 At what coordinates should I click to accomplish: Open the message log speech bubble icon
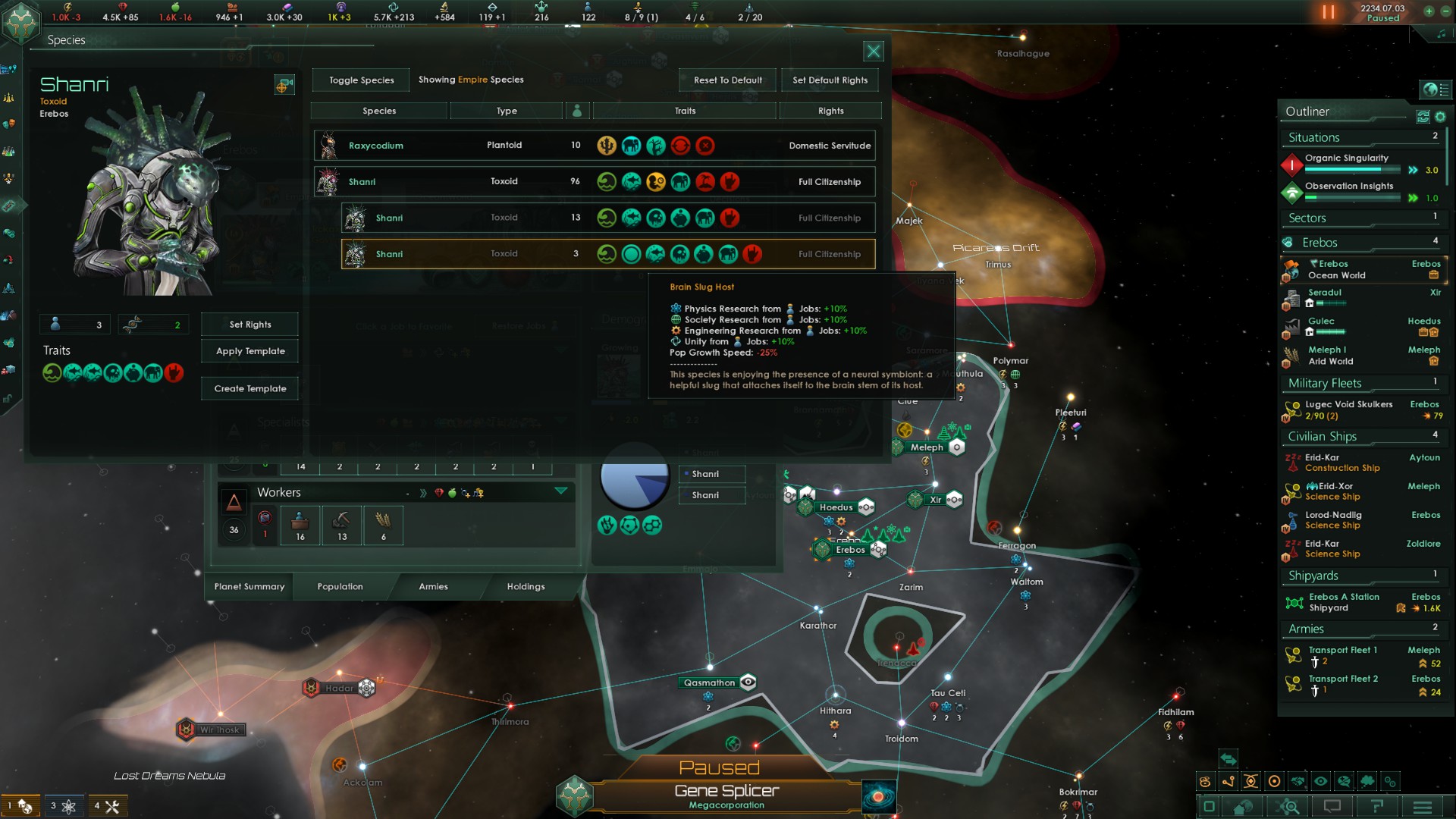point(1332,806)
